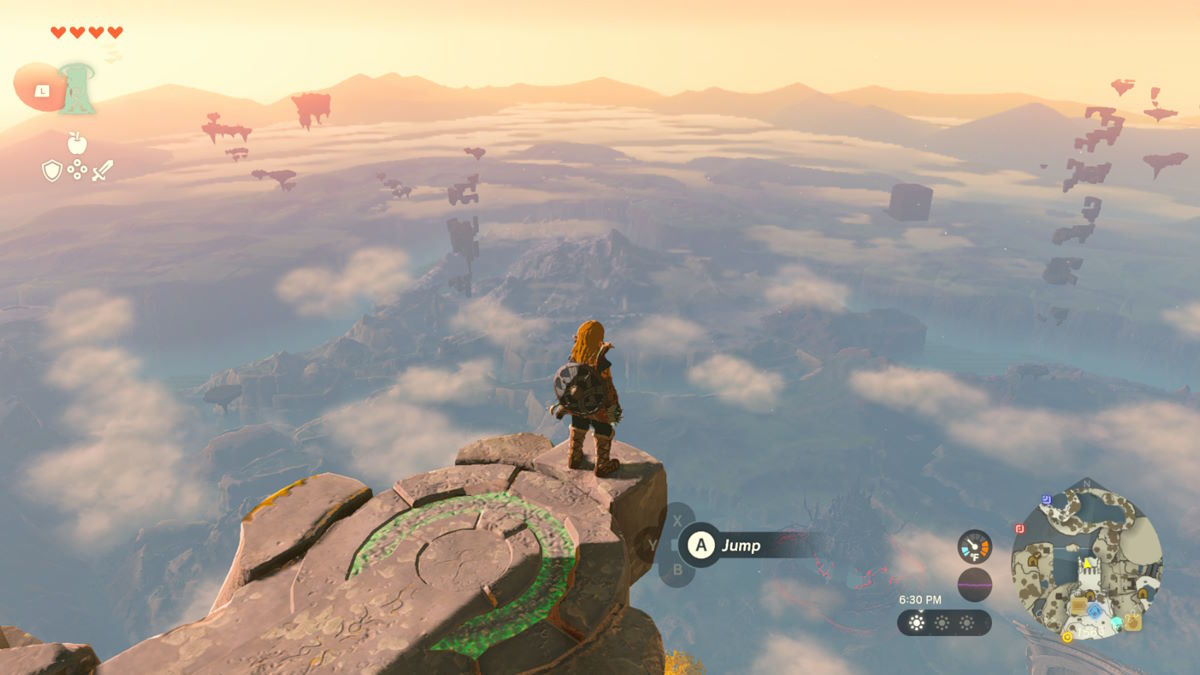The width and height of the screenshot is (1200, 675).
Task: Select the apple quick-item icon
Action: (x=77, y=143)
